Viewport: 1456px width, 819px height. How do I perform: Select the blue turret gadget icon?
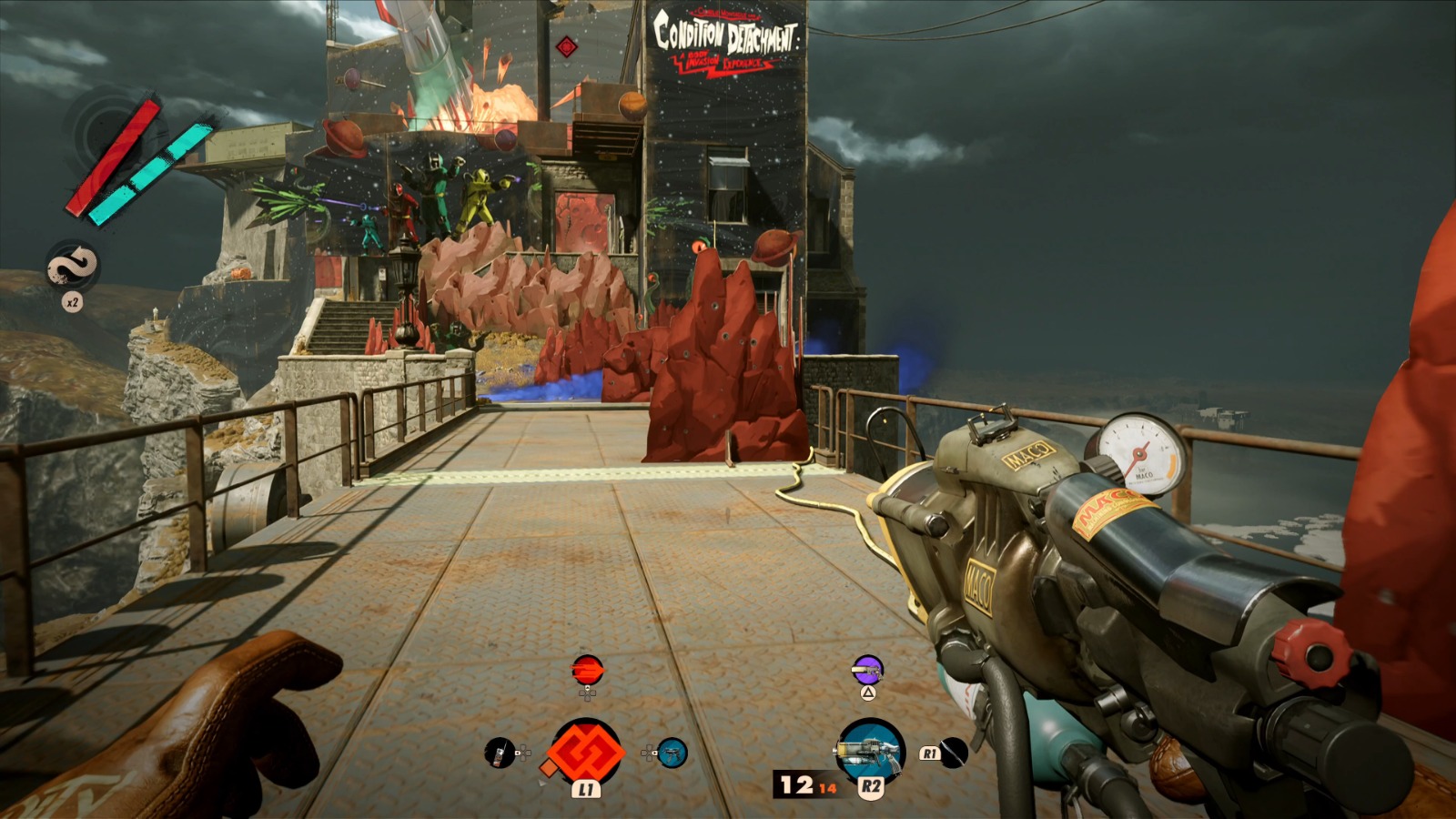point(672,753)
